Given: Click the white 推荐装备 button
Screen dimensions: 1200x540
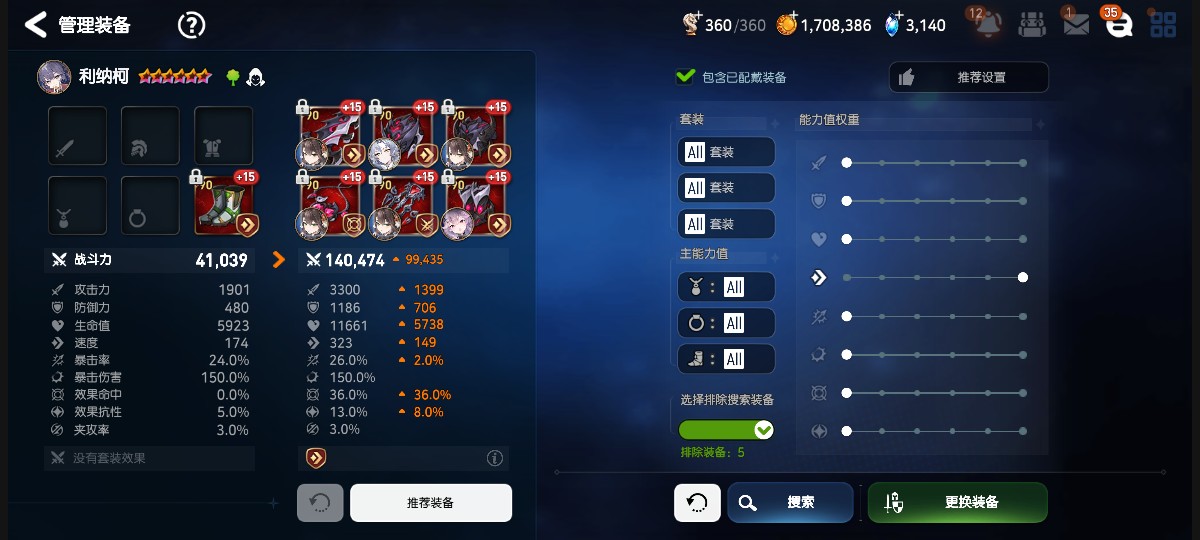Looking at the screenshot, I should [430, 503].
